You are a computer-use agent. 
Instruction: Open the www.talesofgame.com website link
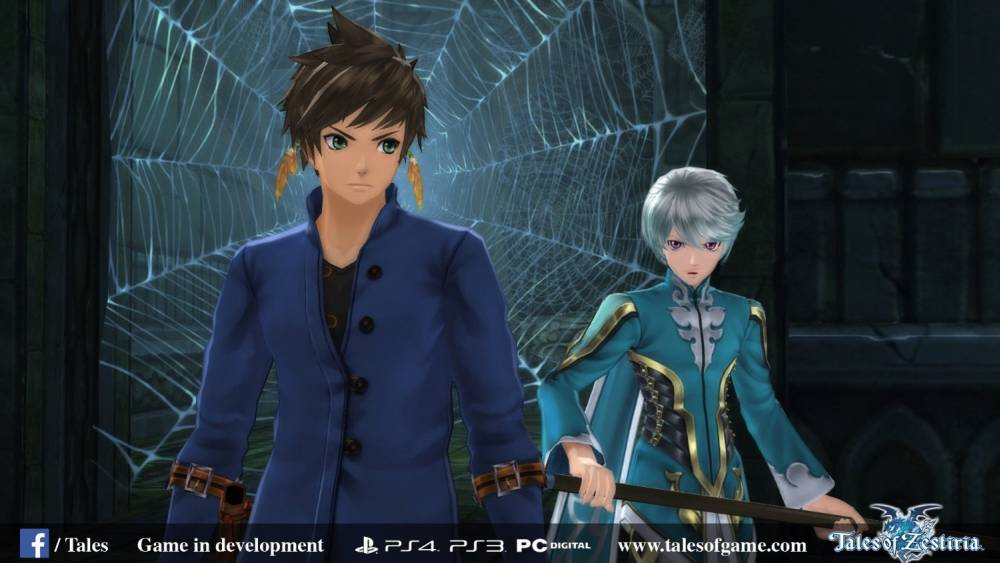(712, 546)
